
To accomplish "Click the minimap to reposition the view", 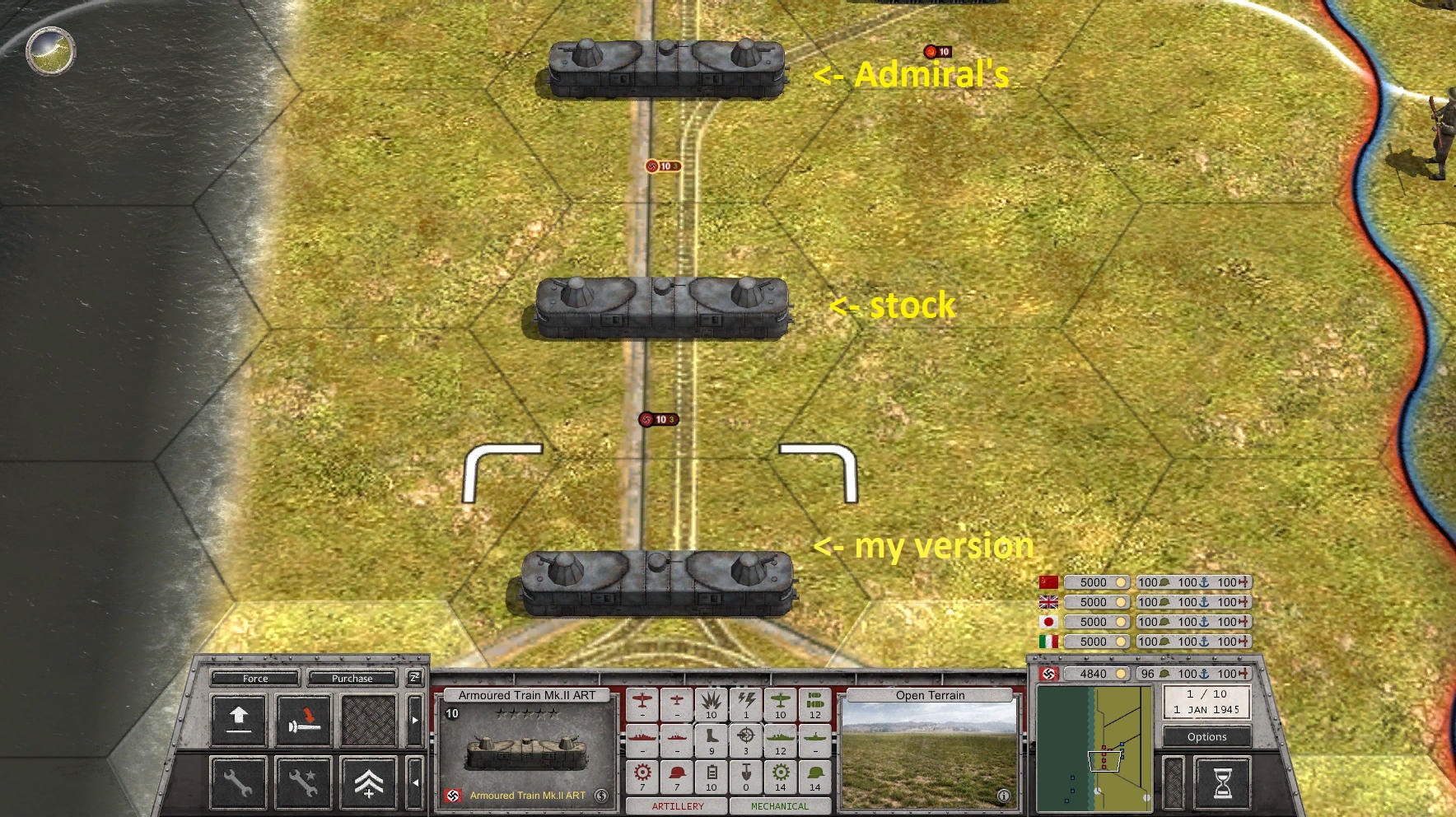I will pyautogui.click(x=1095, y=749).
